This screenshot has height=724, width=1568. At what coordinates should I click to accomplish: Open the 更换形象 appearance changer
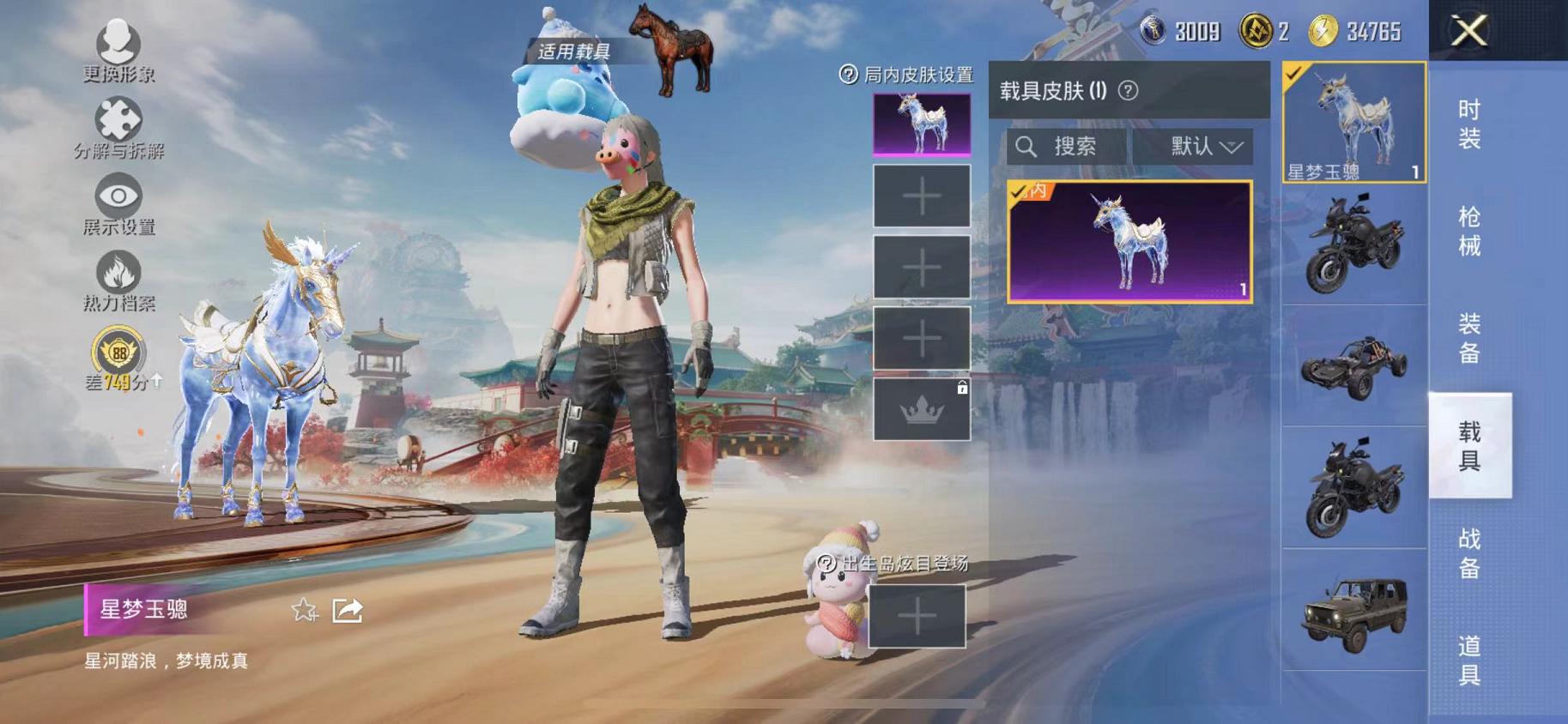pyautogui.click(x=119, y=48)
